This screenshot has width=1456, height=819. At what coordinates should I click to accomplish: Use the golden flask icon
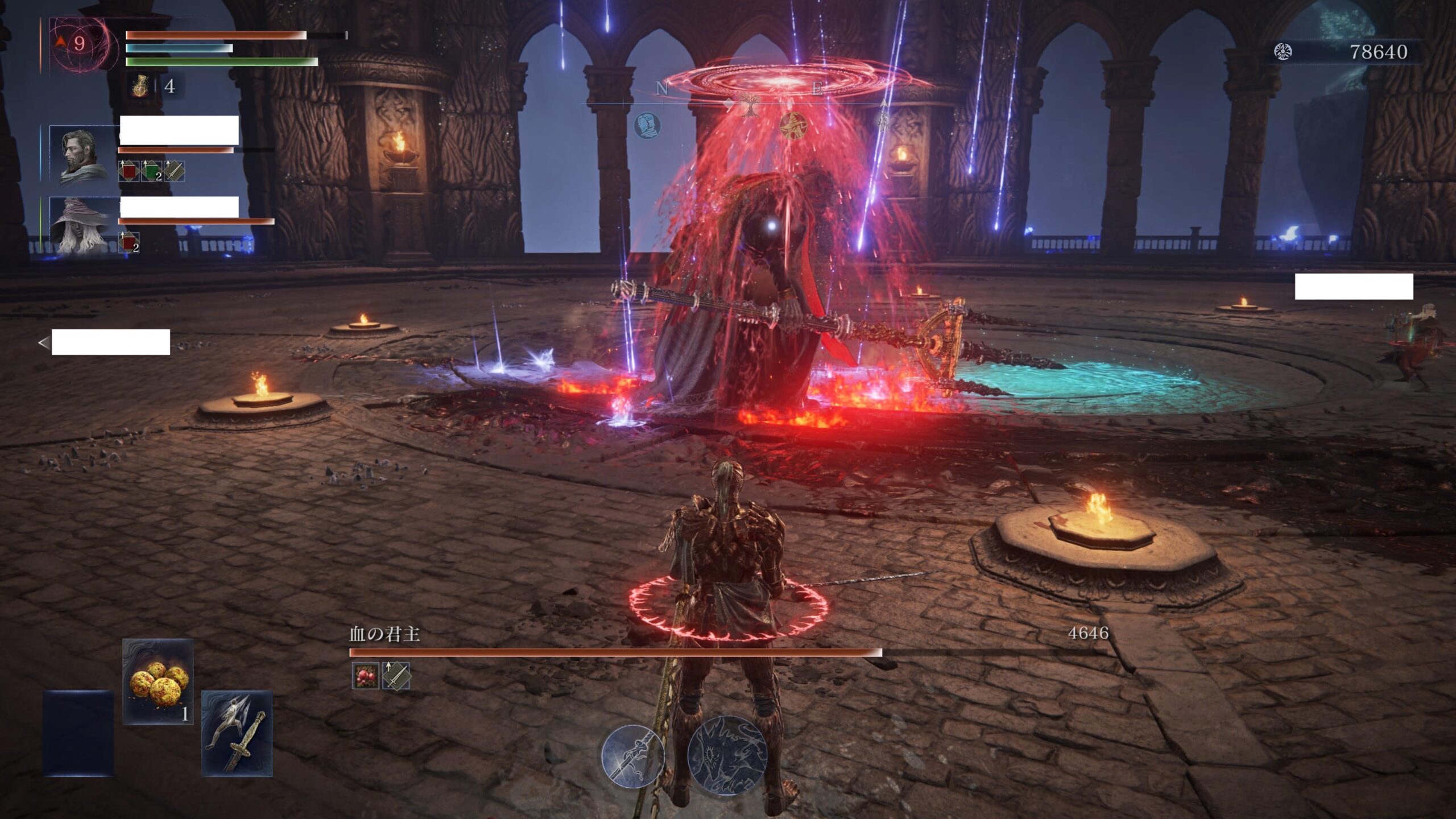pos(140,86)
